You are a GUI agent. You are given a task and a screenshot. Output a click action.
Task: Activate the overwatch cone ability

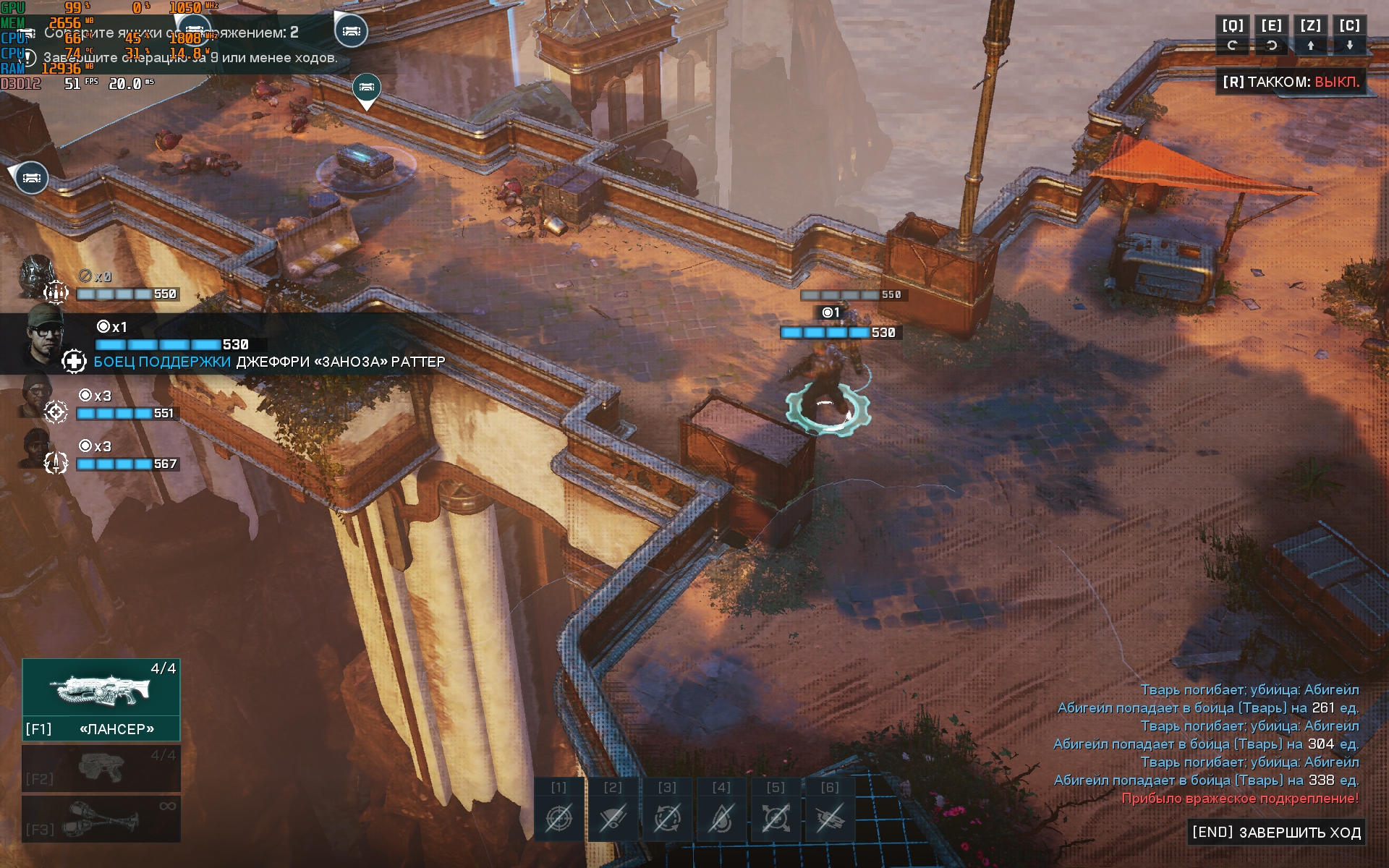click(x=613, y=817)
